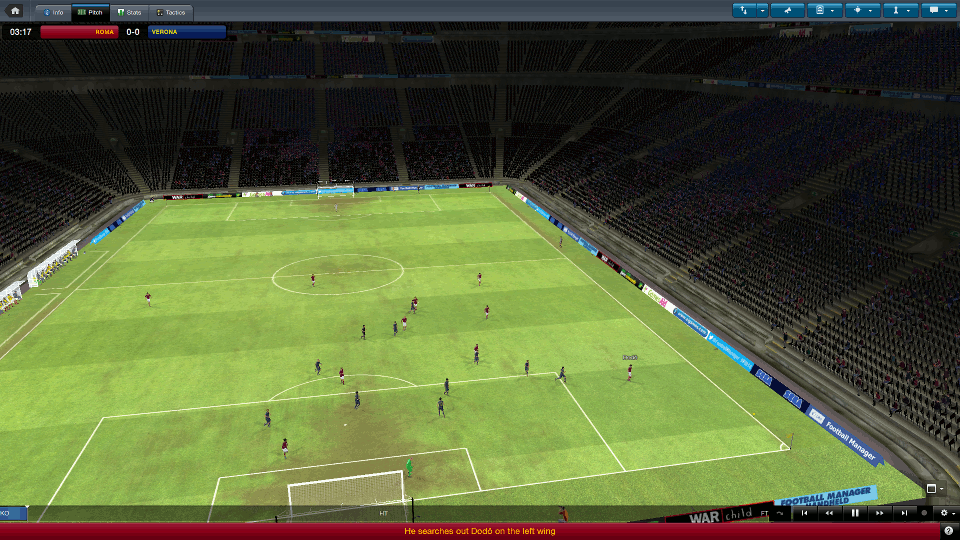Fast forward the match highlight
This screenshot has width=960, height=540.
(x=880, y=513)
